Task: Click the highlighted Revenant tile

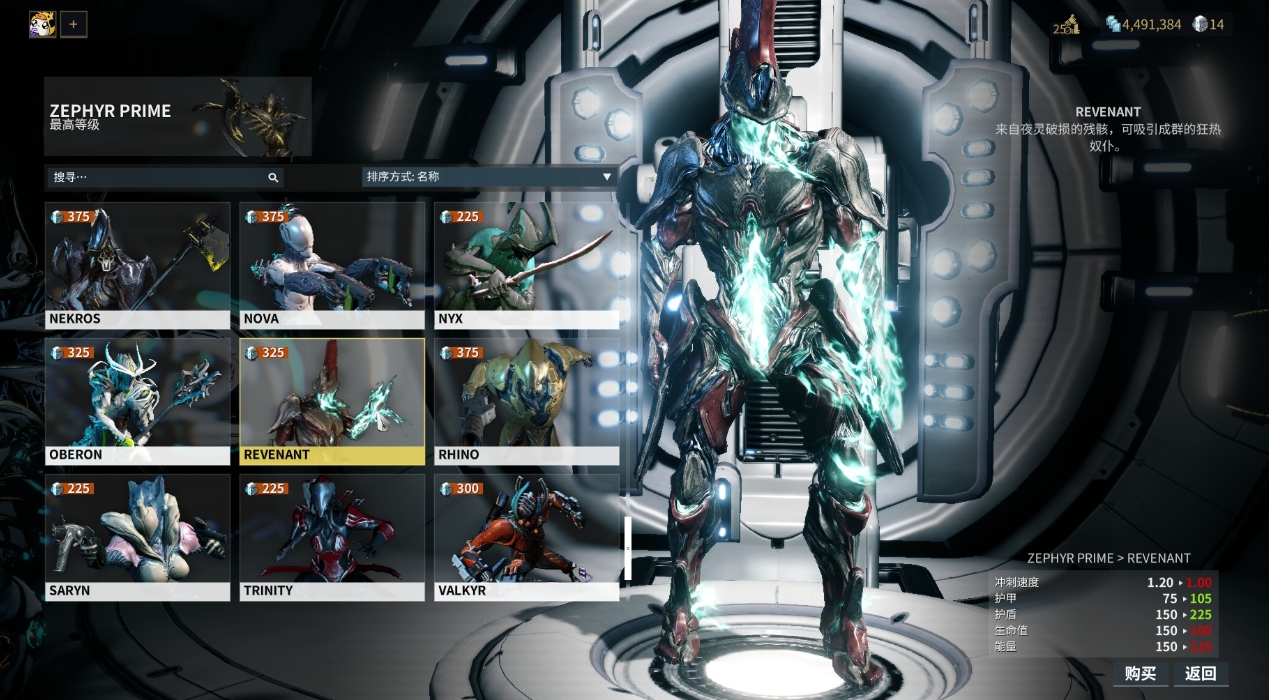Action: 332,401
